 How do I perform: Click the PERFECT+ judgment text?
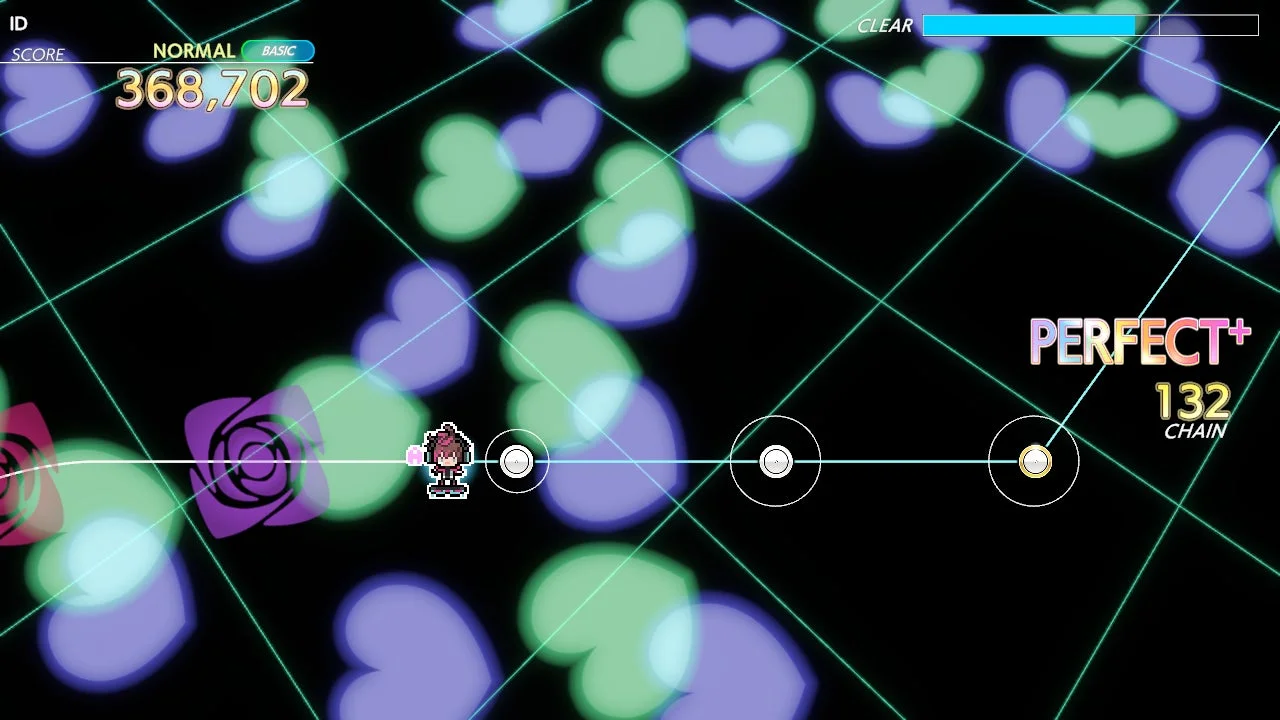coord(1140,342)
